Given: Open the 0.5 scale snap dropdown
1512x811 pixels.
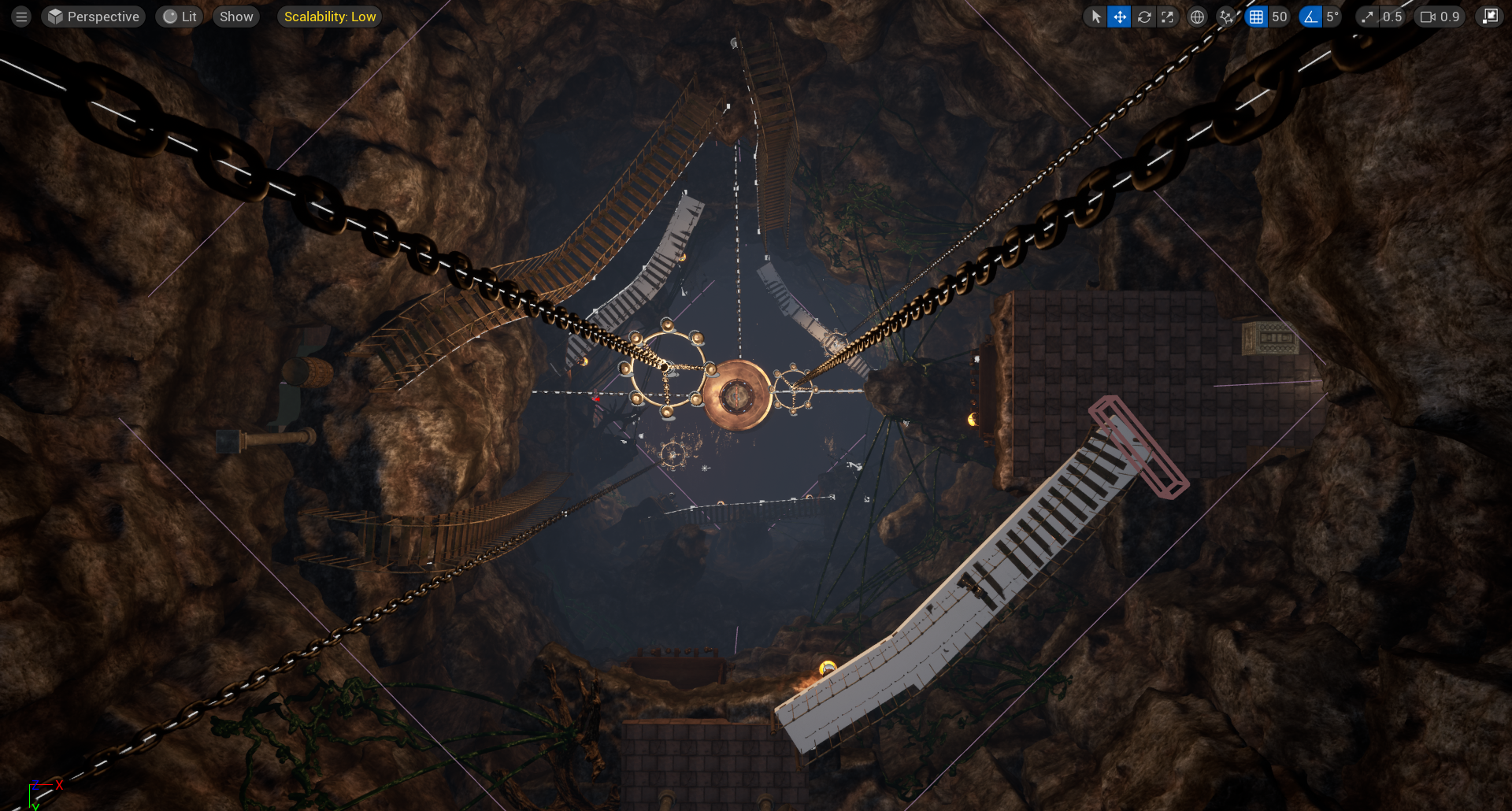Looking at the screenshot, I should coord(1392,17).
